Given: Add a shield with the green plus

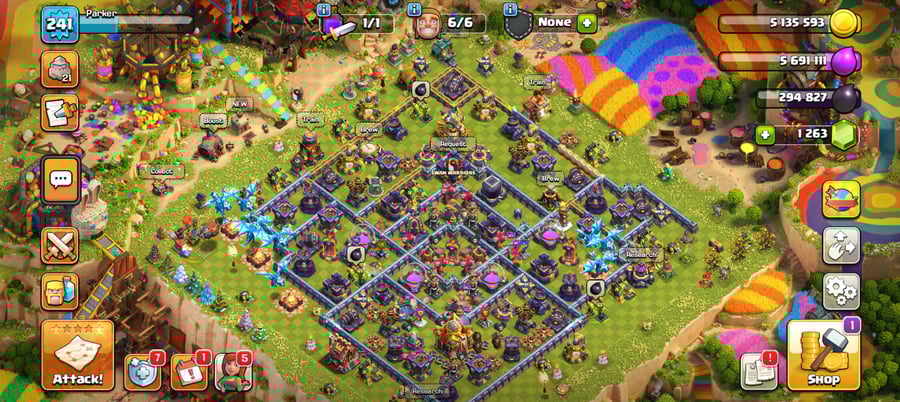Looking at the screenshot, I should (586, 22).
